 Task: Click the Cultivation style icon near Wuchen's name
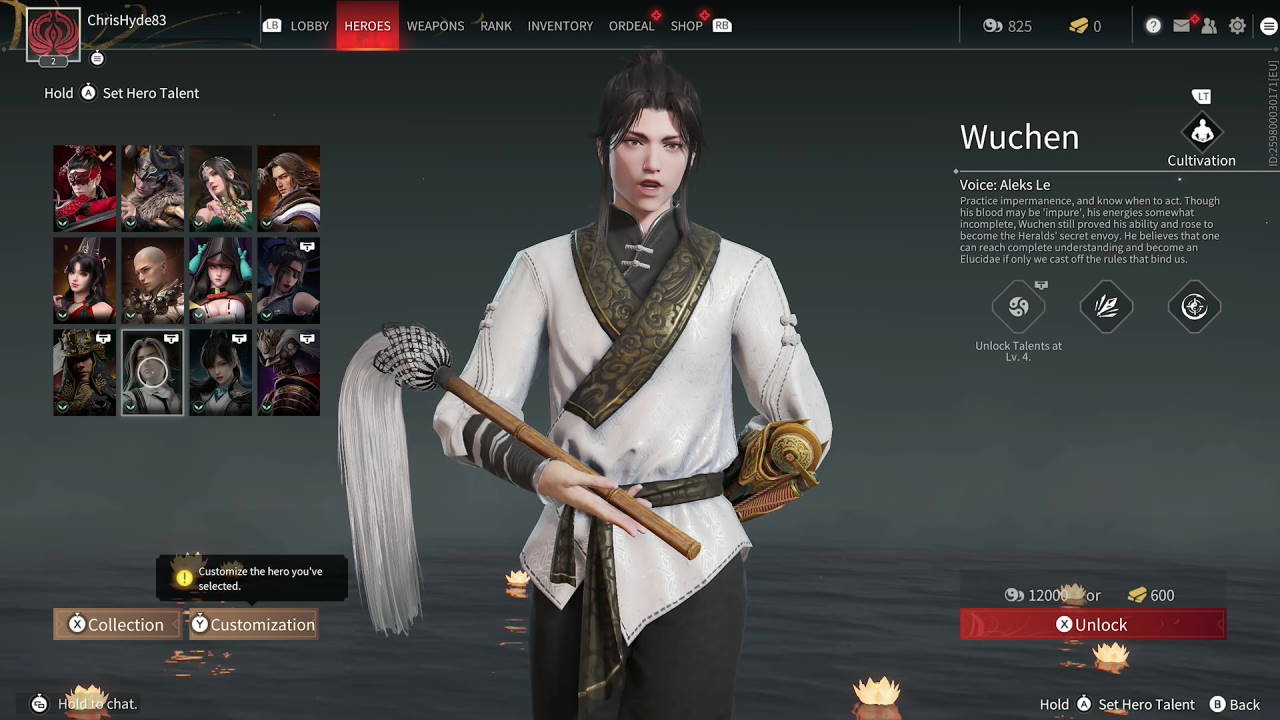tap(1201, 132)
